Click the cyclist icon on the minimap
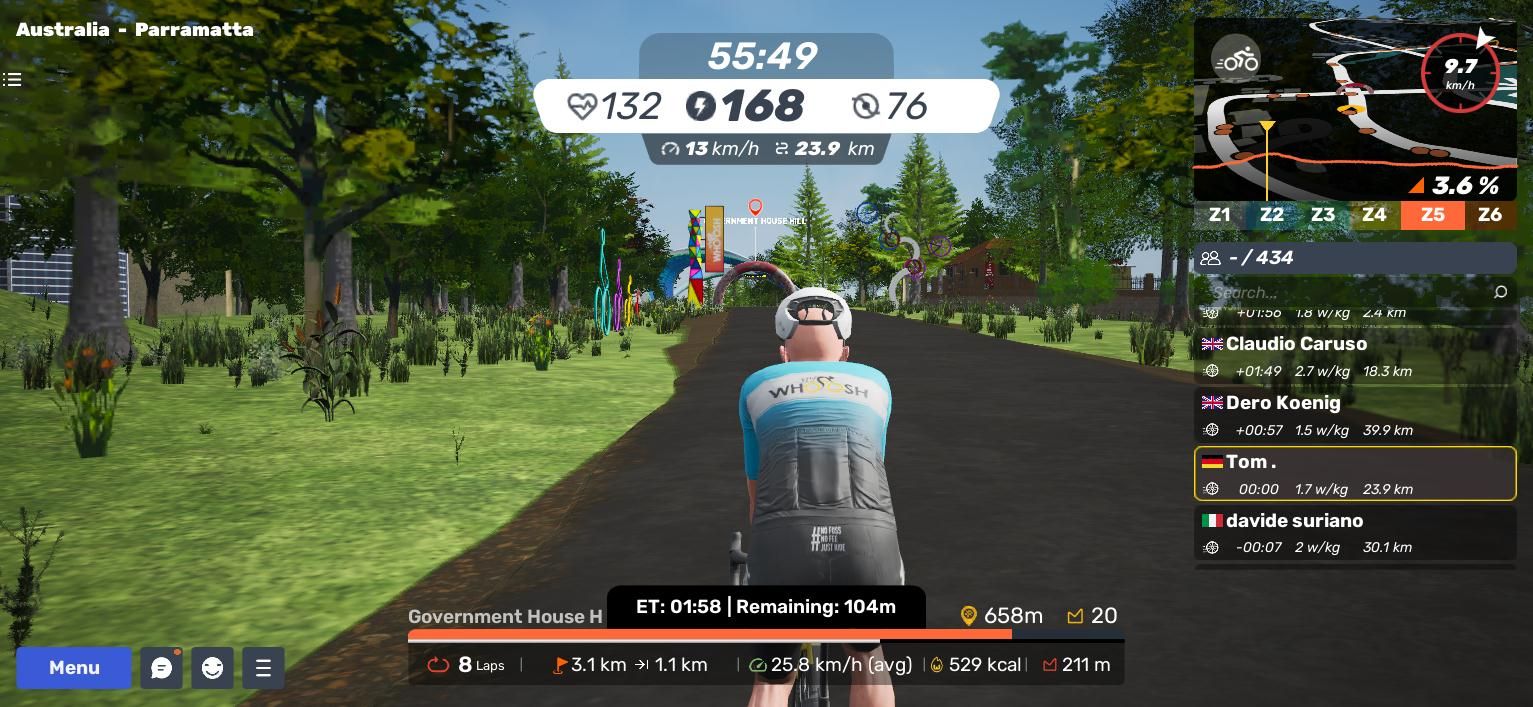This screenshot has width=1533, height=707. pyautogui.click(x=1235, y=60)
